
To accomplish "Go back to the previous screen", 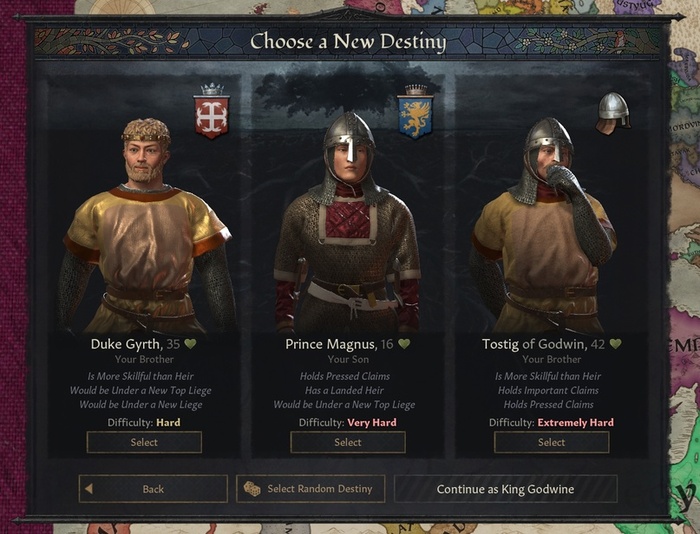I will pos(153,489).
